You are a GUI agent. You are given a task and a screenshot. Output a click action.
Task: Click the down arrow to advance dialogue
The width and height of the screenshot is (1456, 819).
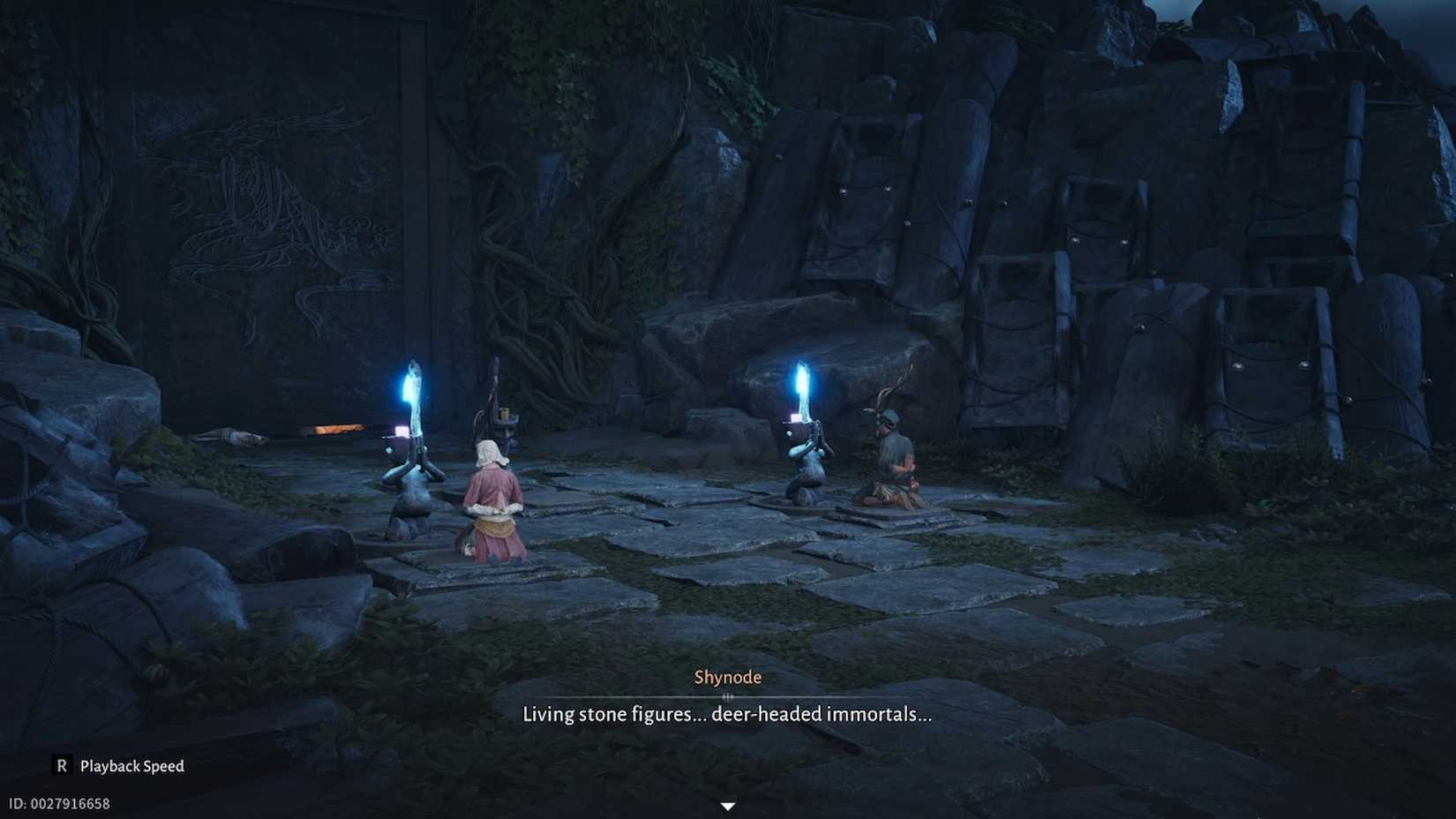[727, 805]
